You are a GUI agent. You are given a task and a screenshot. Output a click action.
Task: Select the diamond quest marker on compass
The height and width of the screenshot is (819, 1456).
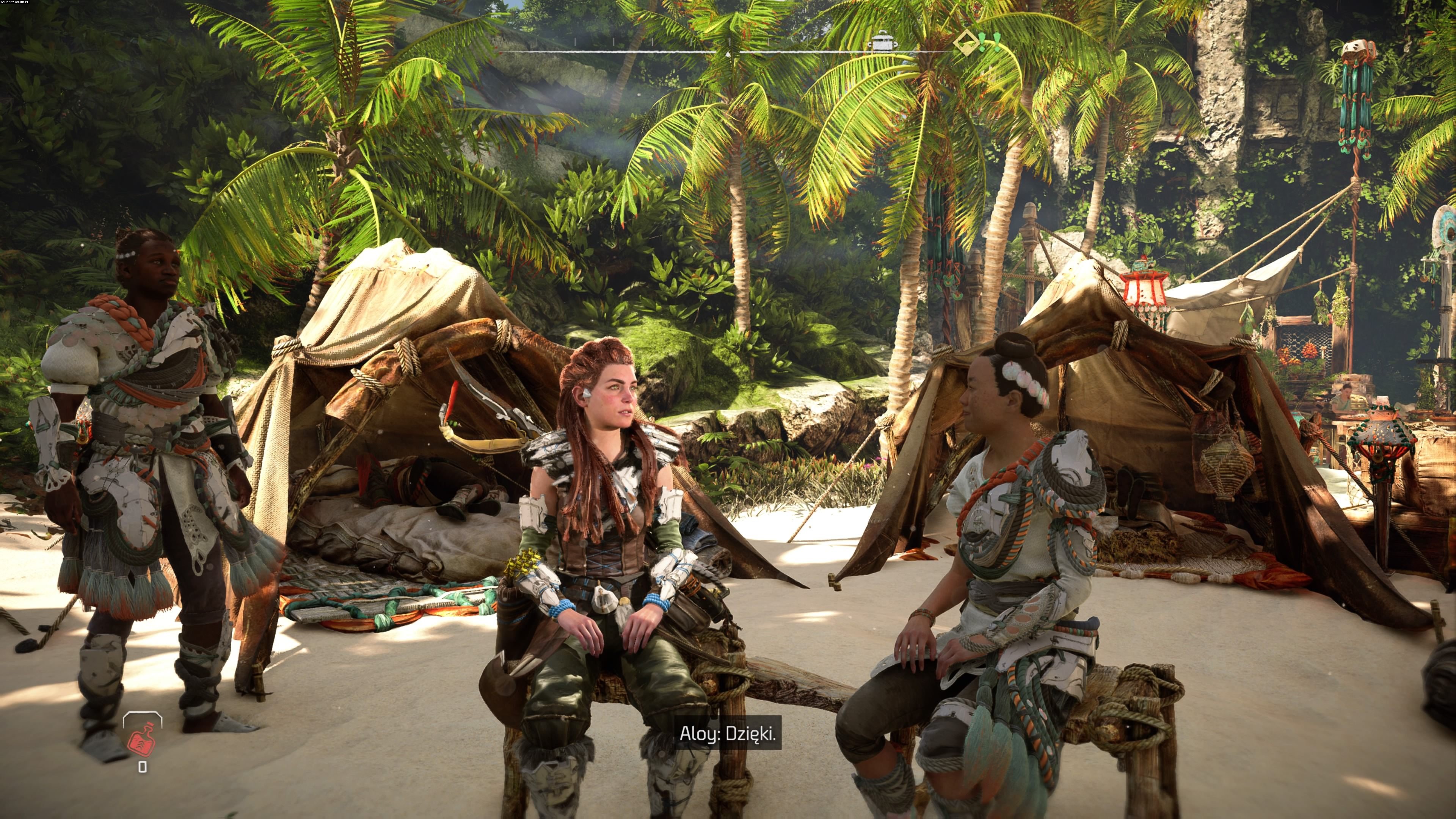tap(965, 43)
